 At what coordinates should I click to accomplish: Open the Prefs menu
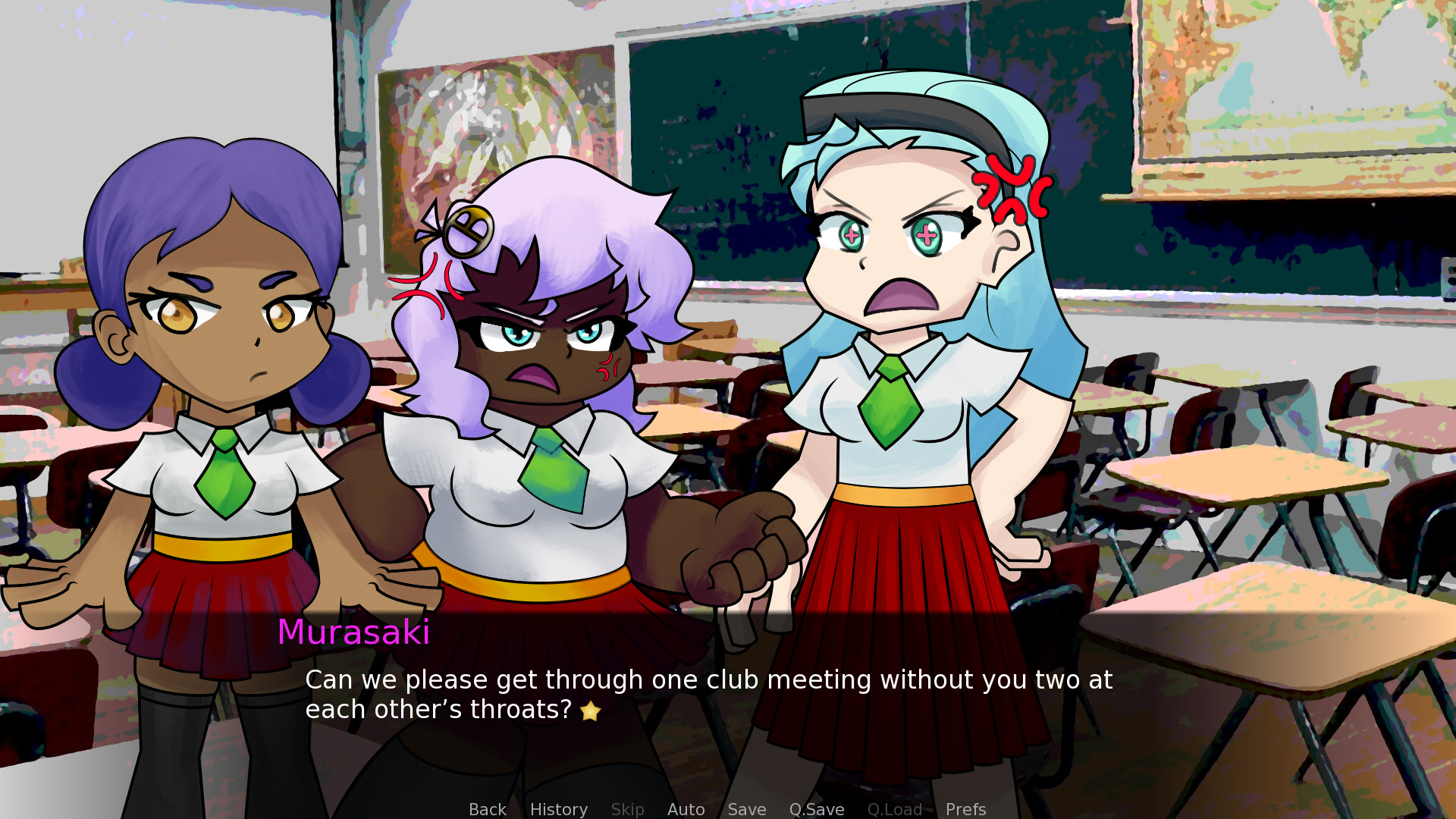tap(965, 809)
